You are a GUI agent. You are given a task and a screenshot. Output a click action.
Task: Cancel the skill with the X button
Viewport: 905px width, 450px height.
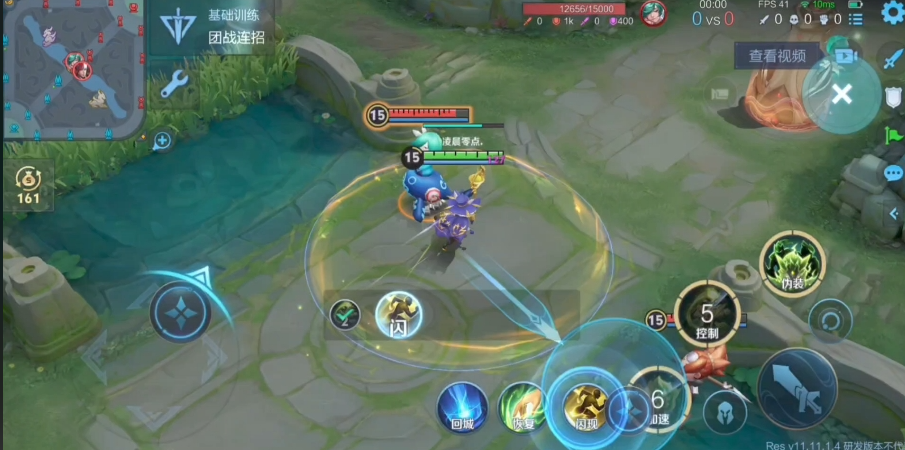(x=842, y=94)
